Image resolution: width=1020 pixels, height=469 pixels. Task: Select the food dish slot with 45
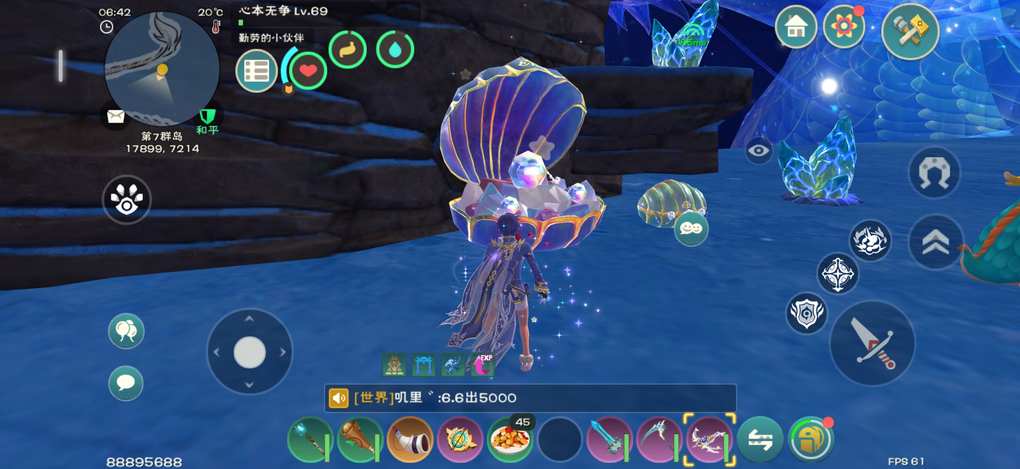(x=510, y=439)
